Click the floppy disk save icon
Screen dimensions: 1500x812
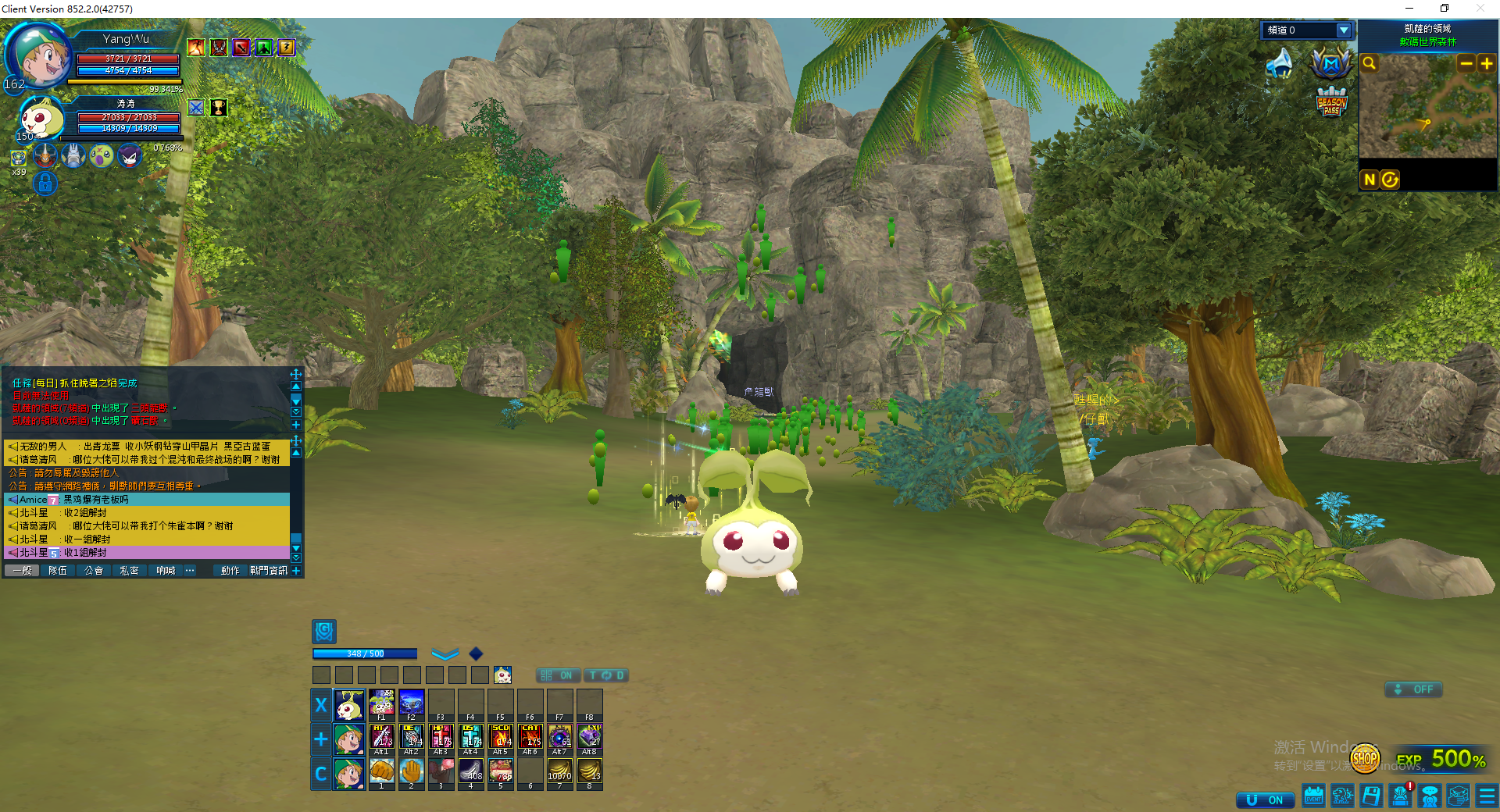[1371, 796]
